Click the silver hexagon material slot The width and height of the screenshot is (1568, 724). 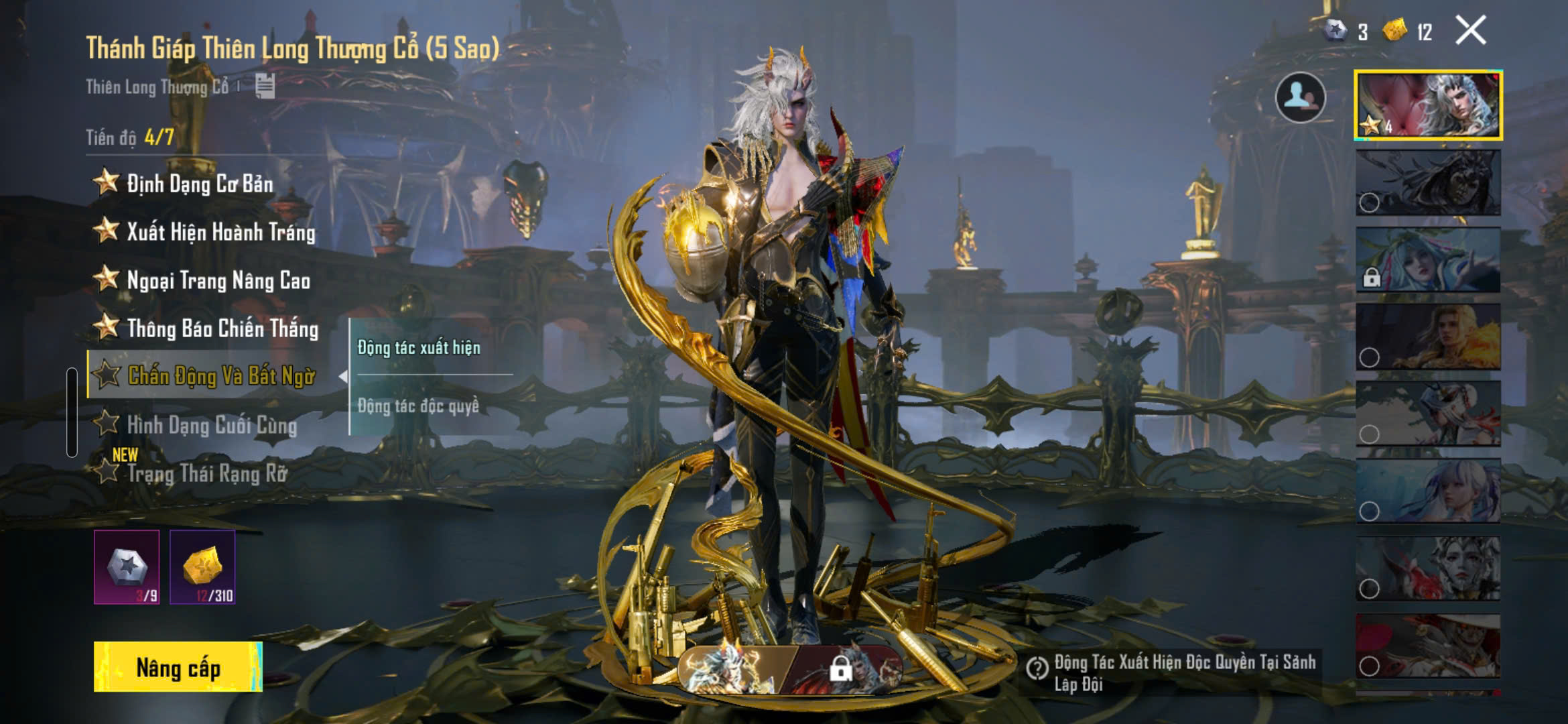click(x=127, y=567)
